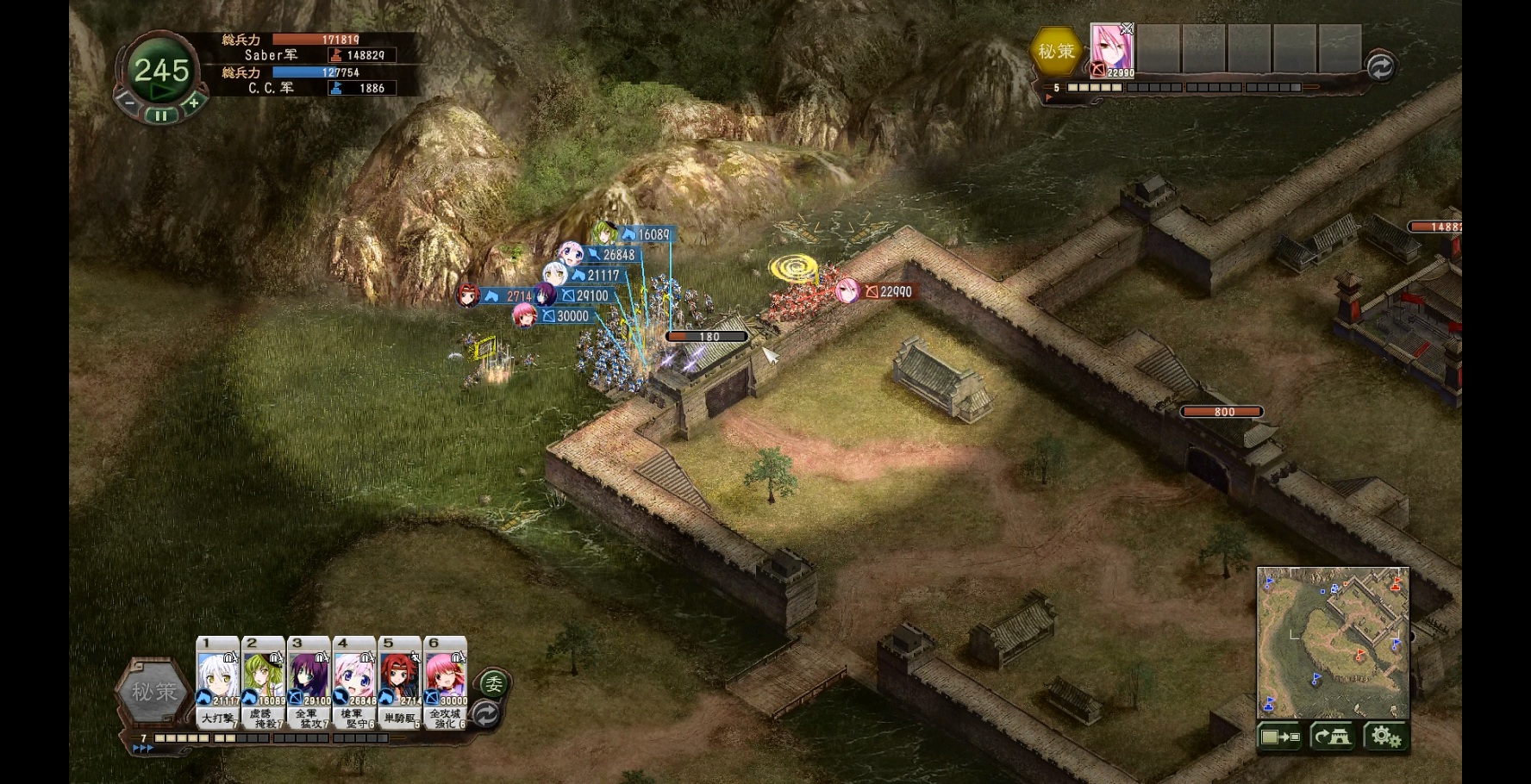
Task: Decrease battle speed with the minus button
Action: [128, 103]
